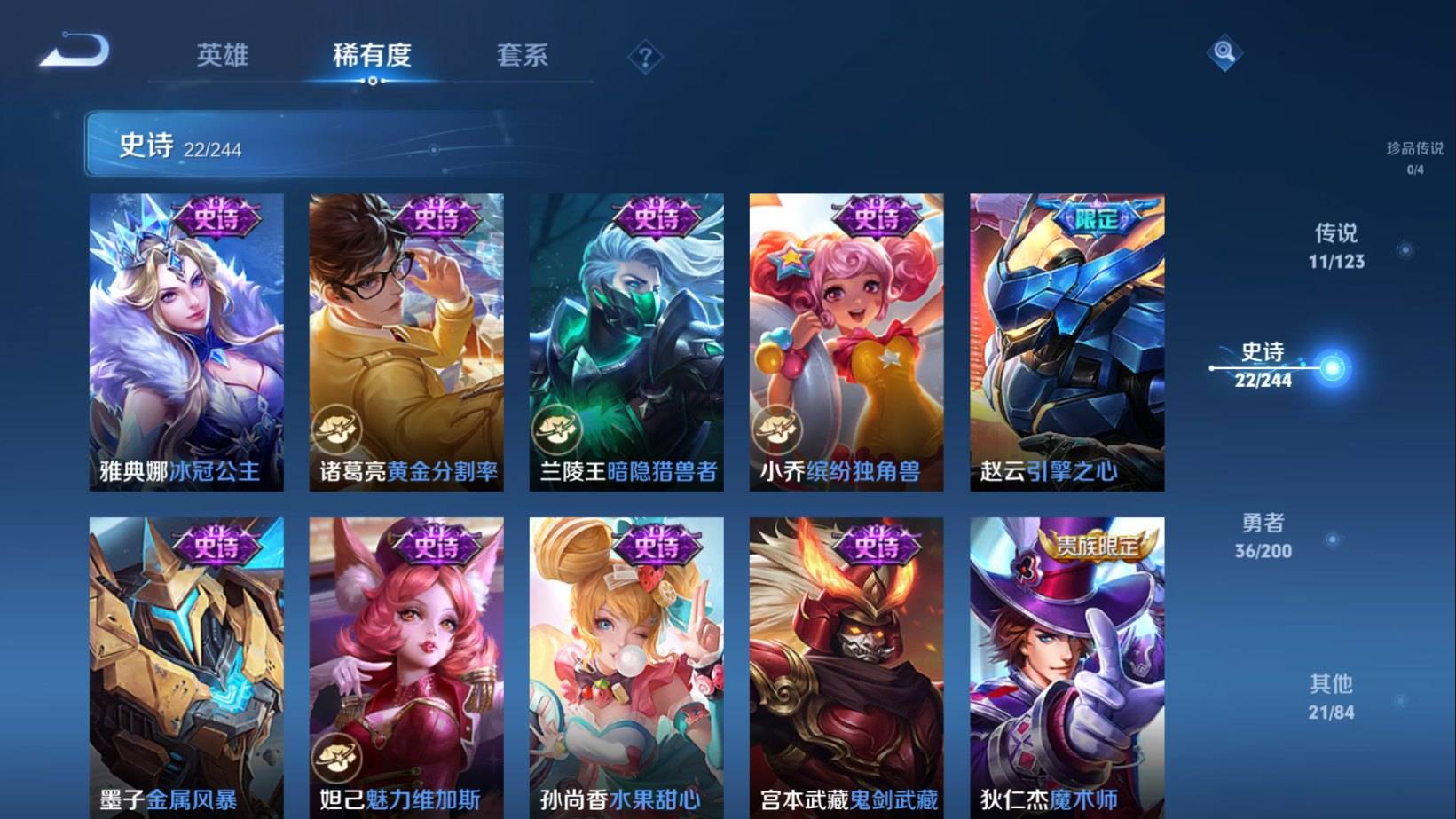Viewport: 1456px width, 819px height.
Task: View the 狄仁杰 魔术师 skin card
Action: [1066, 665]
